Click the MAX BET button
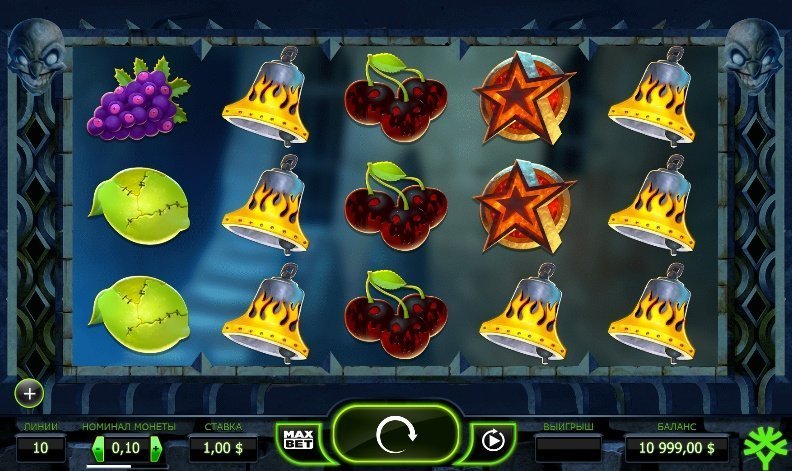 pos(297,440)
